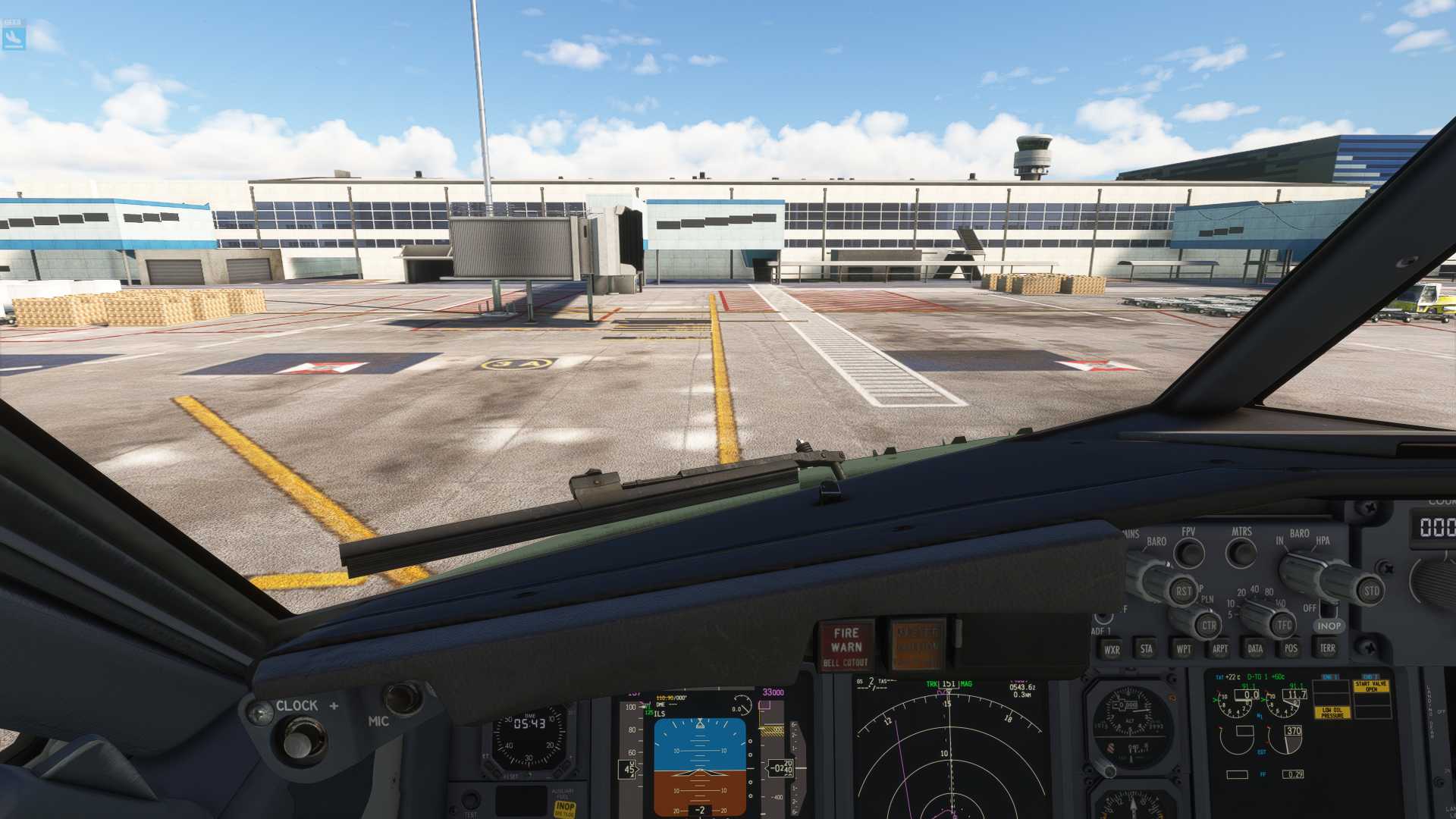The width and height of the screenshot is (1456, 819).
Task: Click the STD barometer standard knob
Action: 1371,590
